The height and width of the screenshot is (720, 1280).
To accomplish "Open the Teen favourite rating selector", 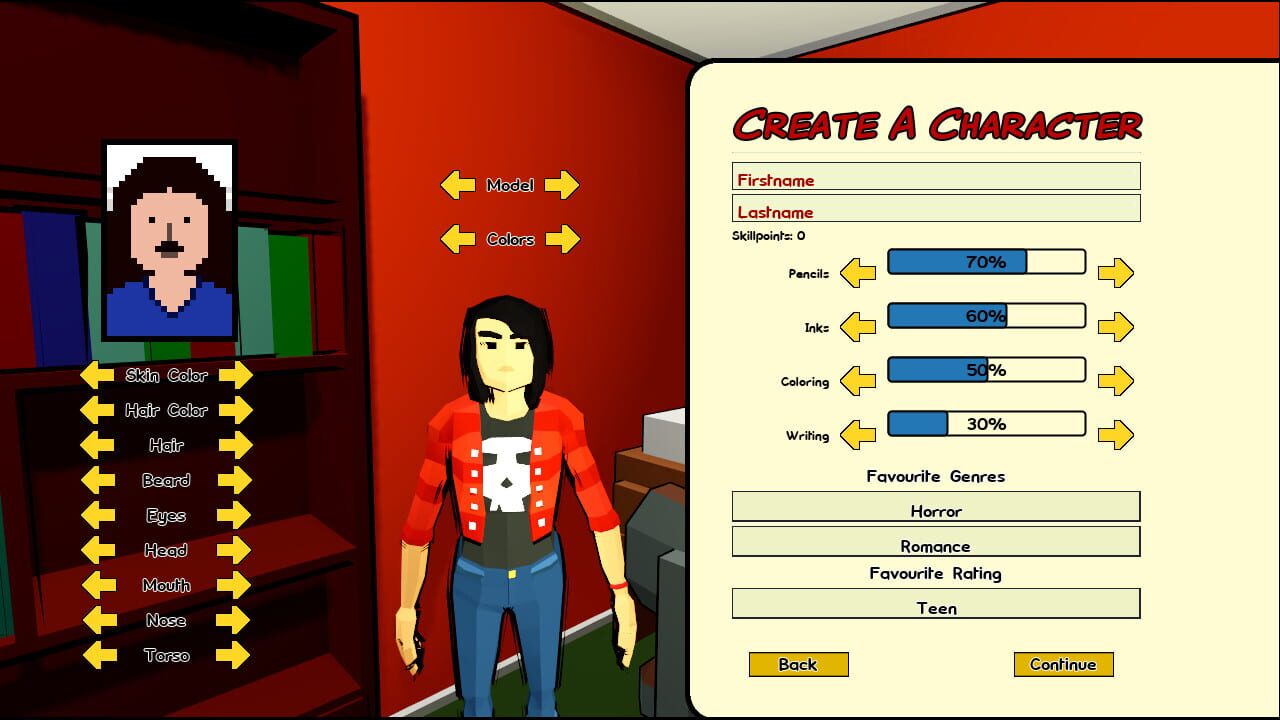I will pyautogui.click(x=936, y=607).
